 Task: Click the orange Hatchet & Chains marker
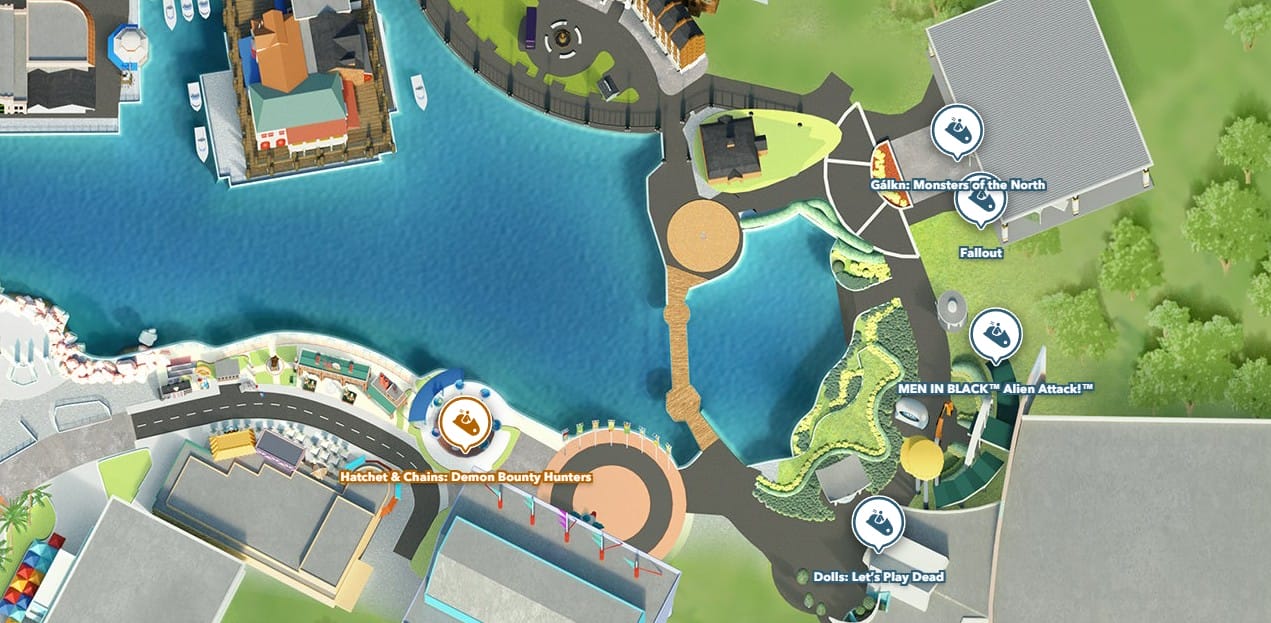465,422
